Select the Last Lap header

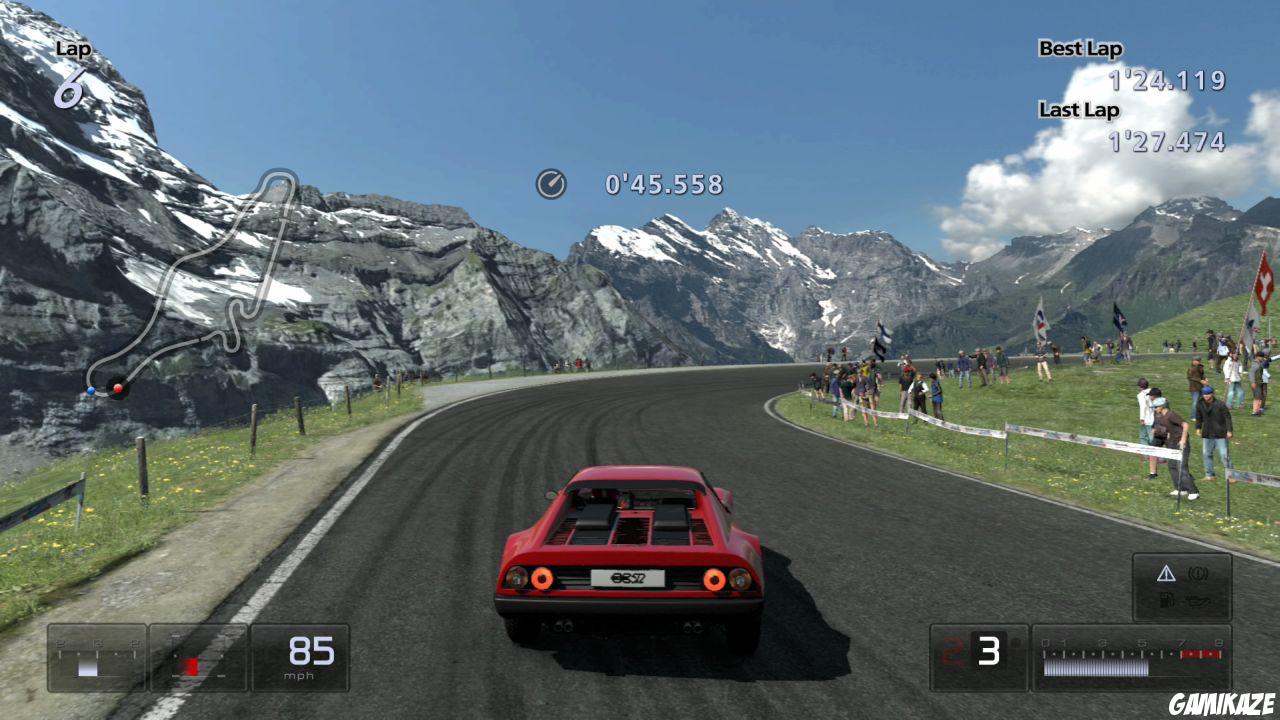pos(1078,110)
